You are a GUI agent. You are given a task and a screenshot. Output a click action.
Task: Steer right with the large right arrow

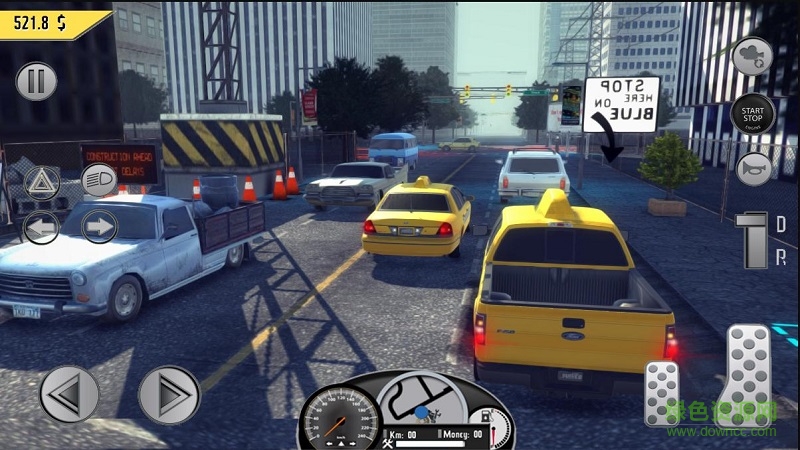tap(169, 394)
